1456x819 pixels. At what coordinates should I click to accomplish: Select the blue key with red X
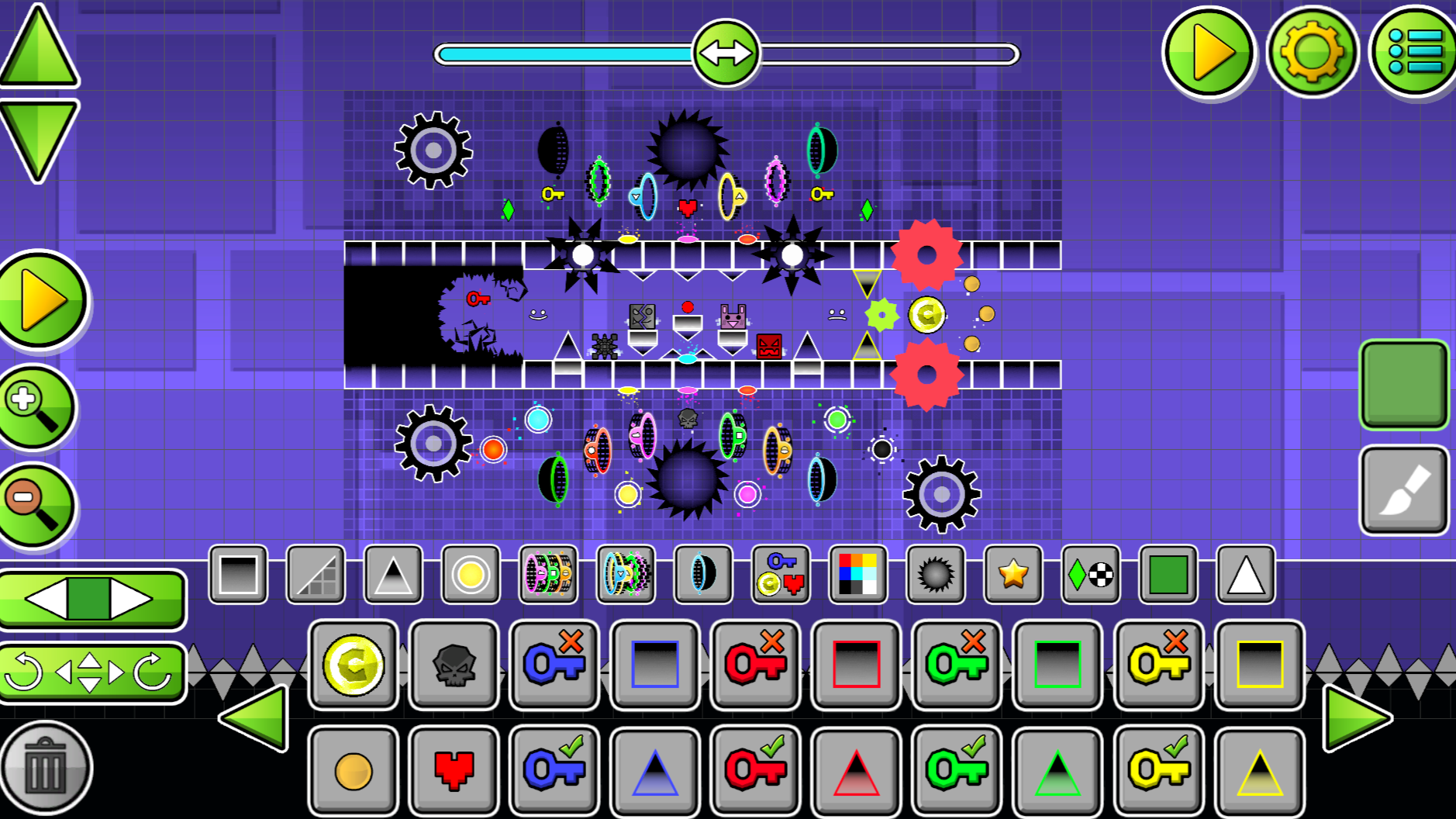click(554, 667)
